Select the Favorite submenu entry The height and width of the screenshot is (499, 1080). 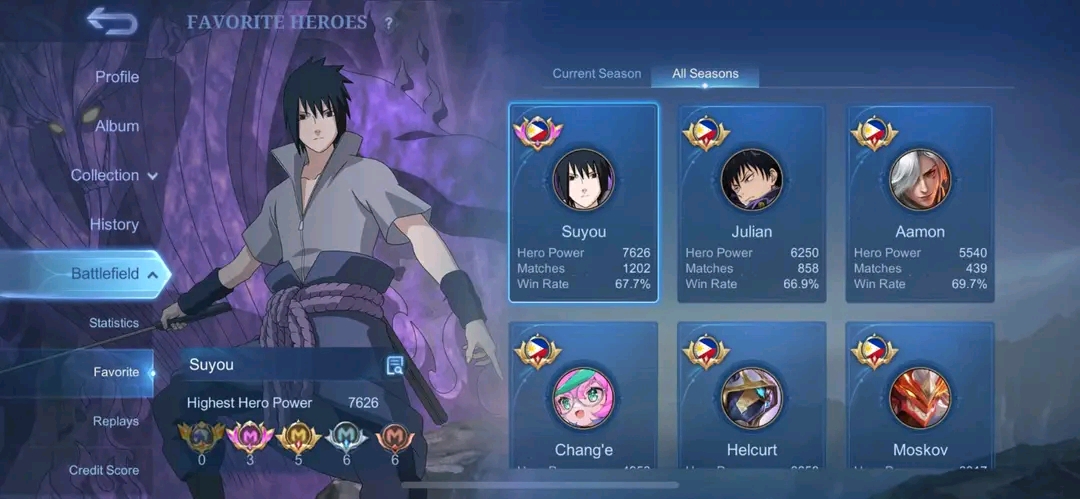(x=116, y=372)
